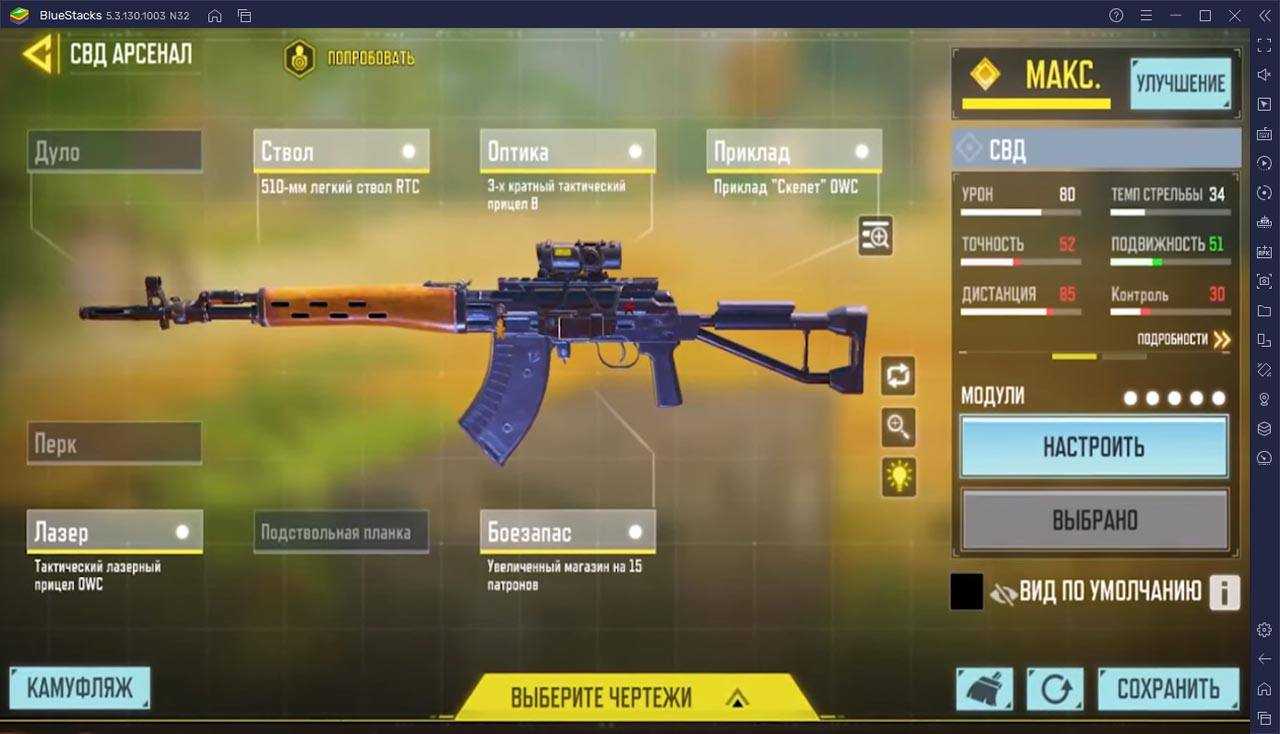The width and height of the screenshot is (1280, 734).
Task: Open the Дуло attachment slot
Action: (114, 152)
